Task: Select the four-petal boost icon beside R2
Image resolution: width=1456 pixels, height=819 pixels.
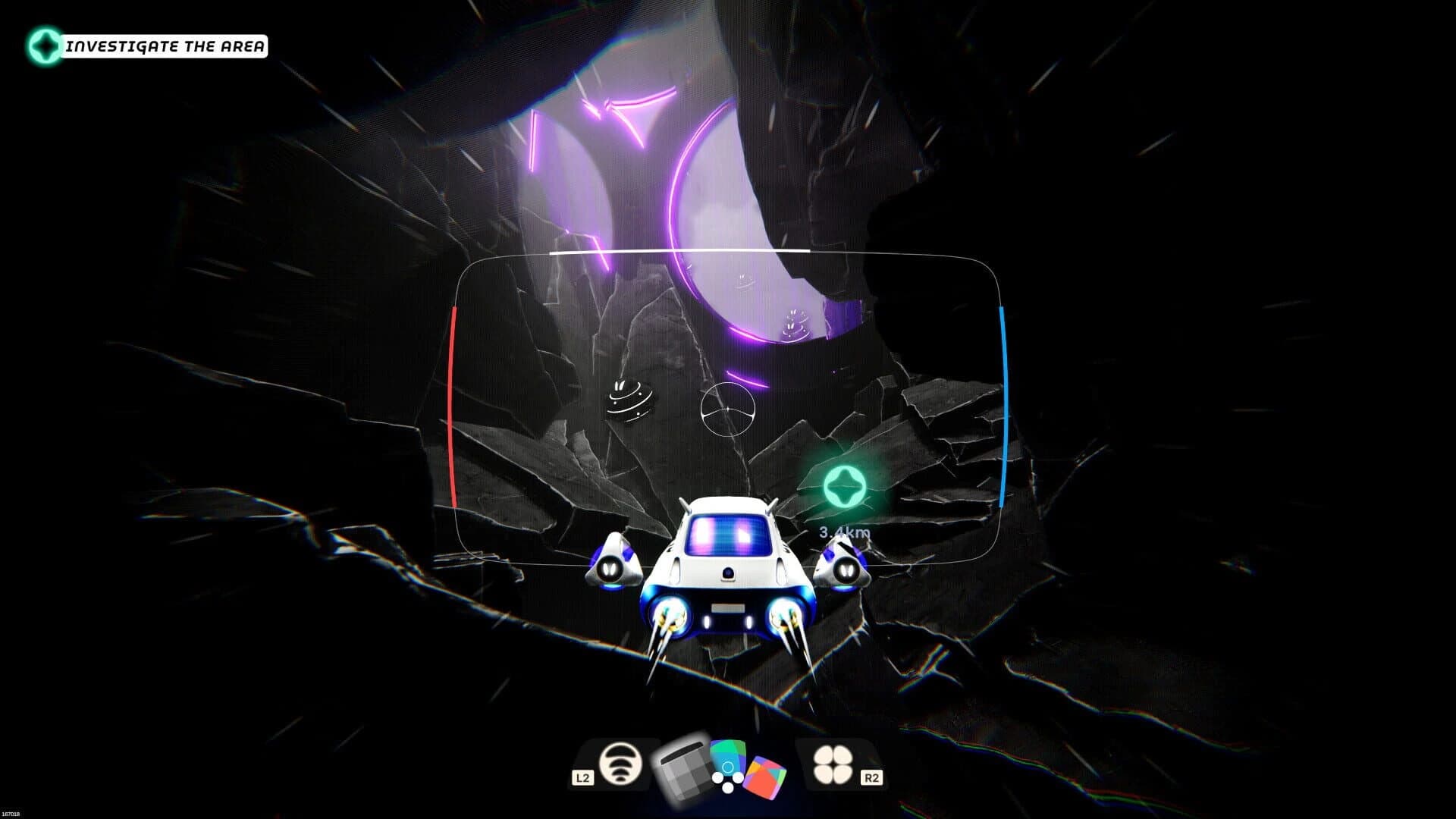Action: [x=832, y=764]
